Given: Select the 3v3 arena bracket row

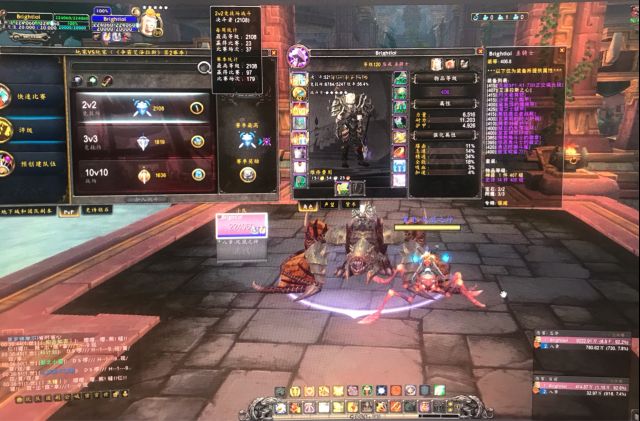Looking at the screenshot, I should click(140, 141).
